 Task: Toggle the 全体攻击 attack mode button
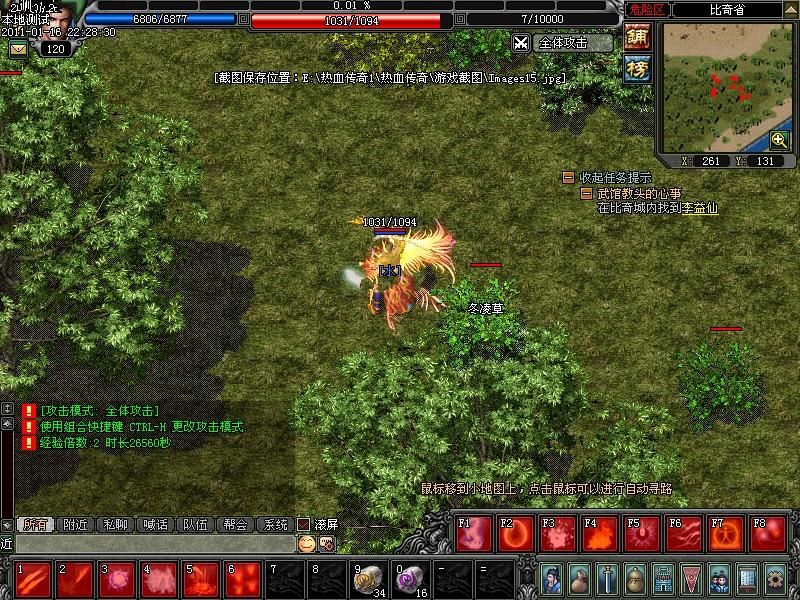(x=563, y=43)
